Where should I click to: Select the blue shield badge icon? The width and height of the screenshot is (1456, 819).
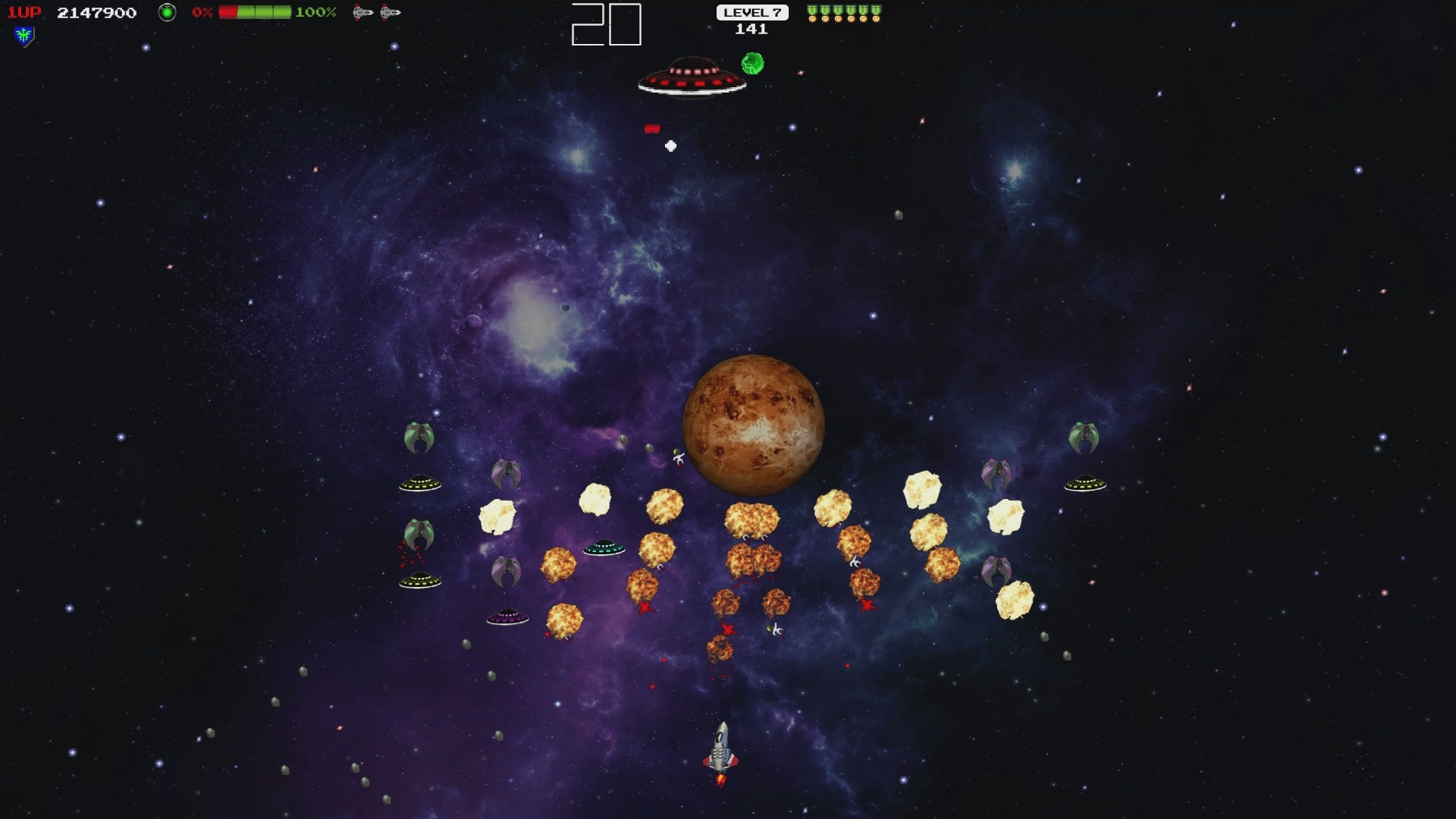24,36
